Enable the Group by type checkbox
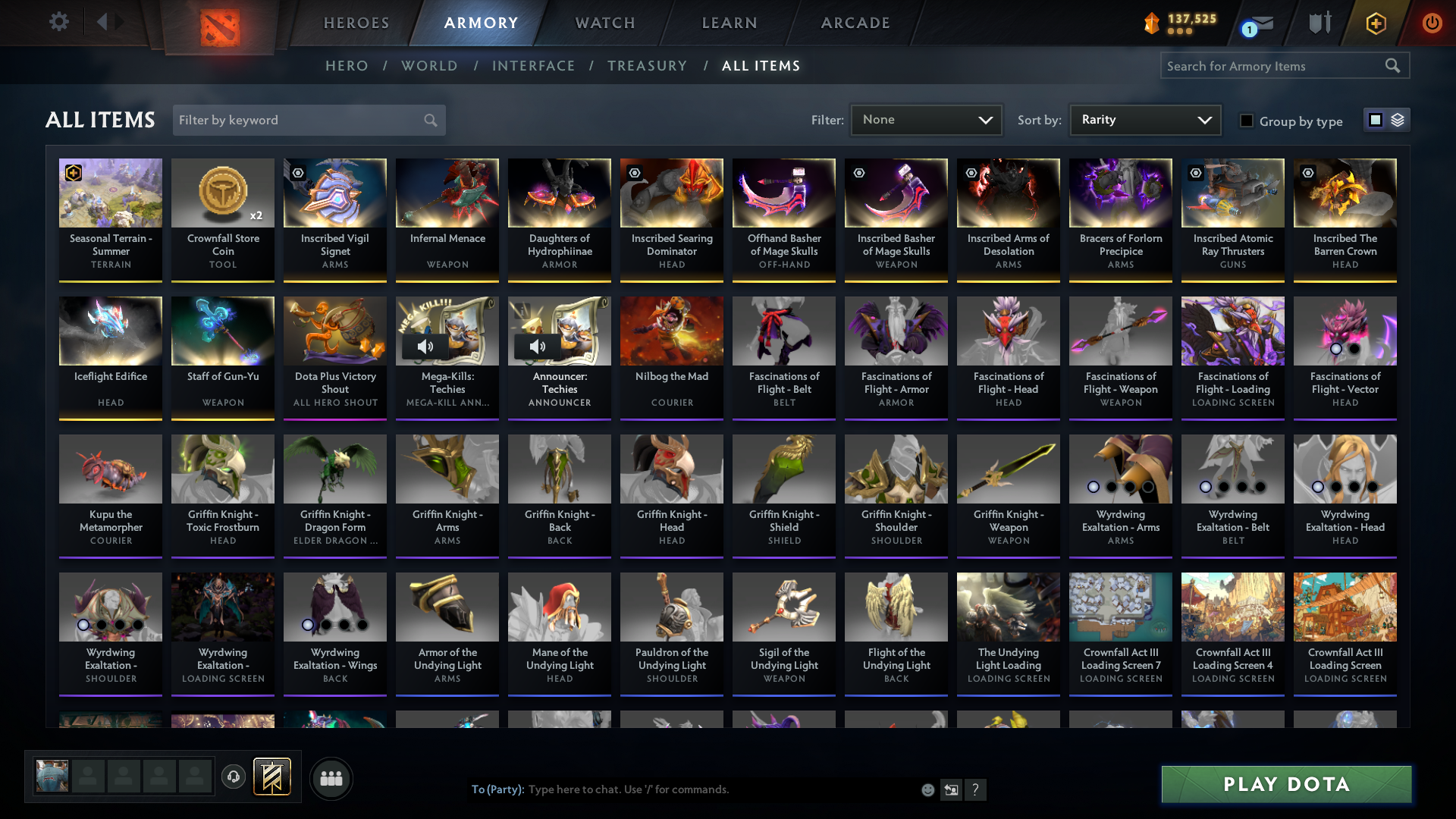Image resolution: width=1456 pixels, height=819 pixels. (x=1247, y=120)
